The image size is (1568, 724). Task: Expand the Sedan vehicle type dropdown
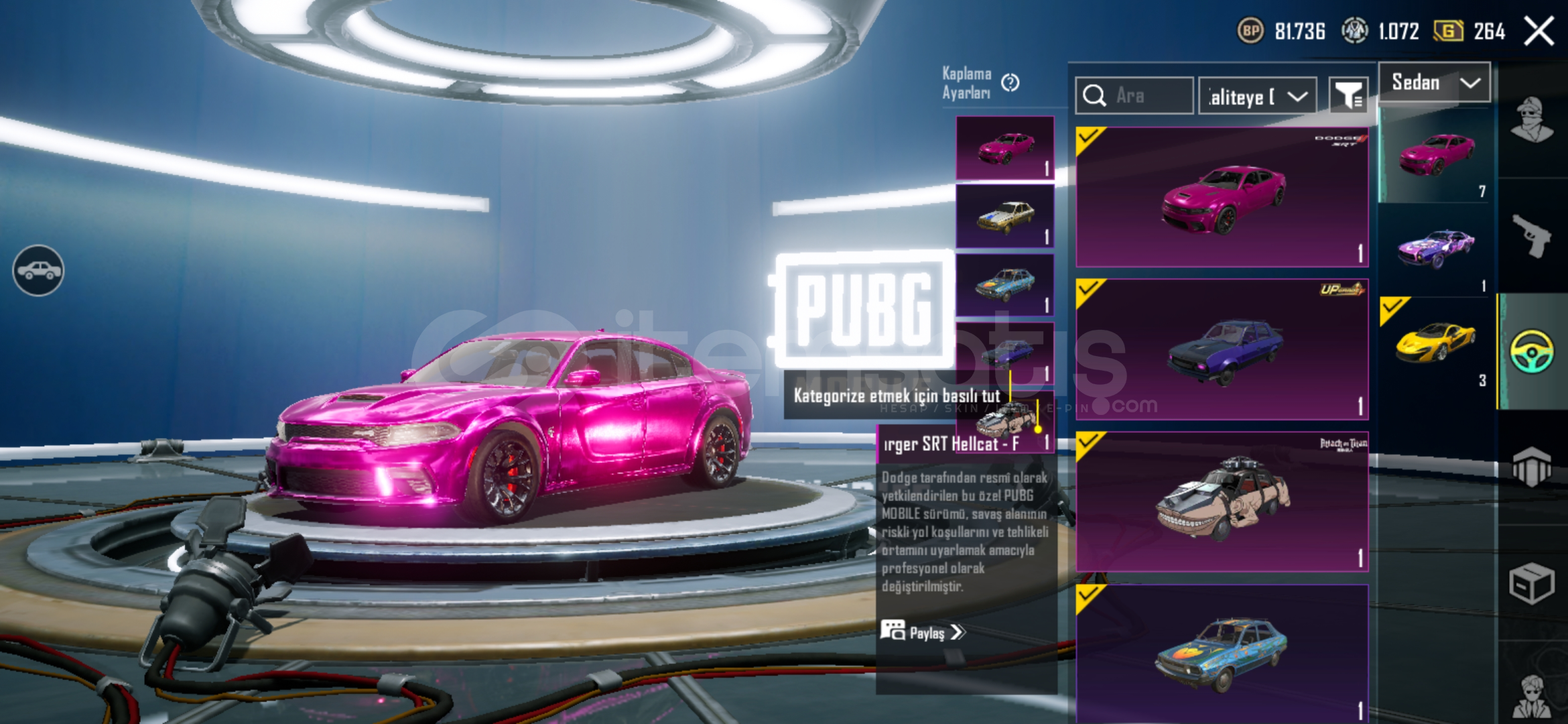click(1434, 82)
